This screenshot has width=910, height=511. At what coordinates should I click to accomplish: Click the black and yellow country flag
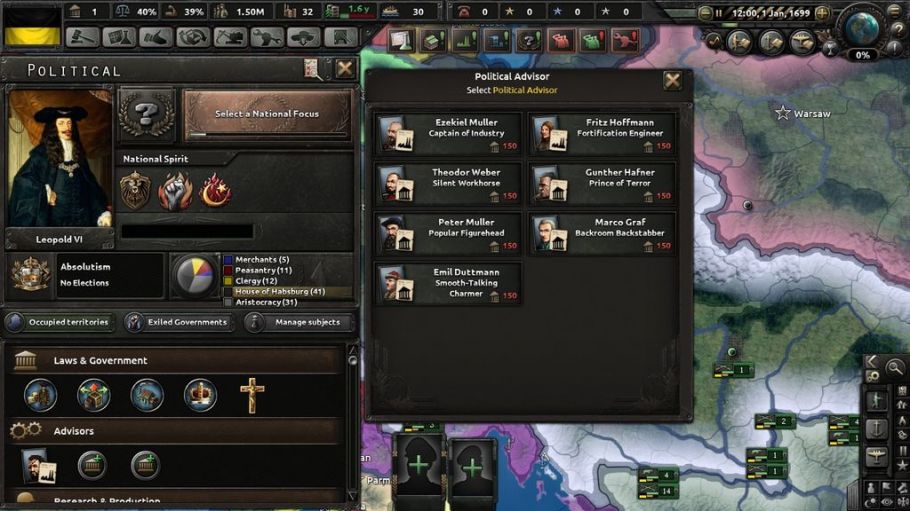(x=32, y=26)
